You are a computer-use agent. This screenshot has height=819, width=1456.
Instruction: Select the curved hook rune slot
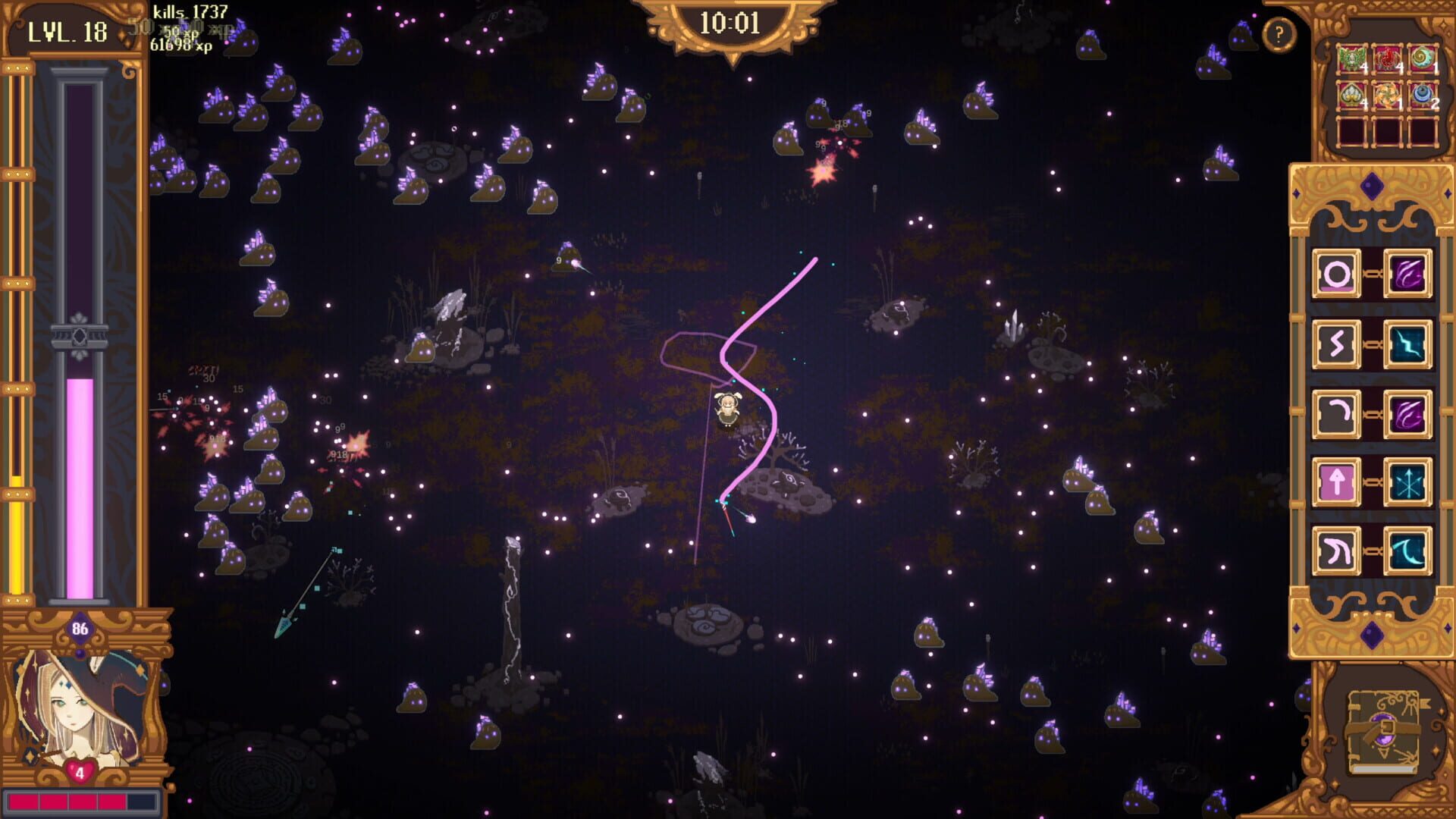pos(1337,413)
